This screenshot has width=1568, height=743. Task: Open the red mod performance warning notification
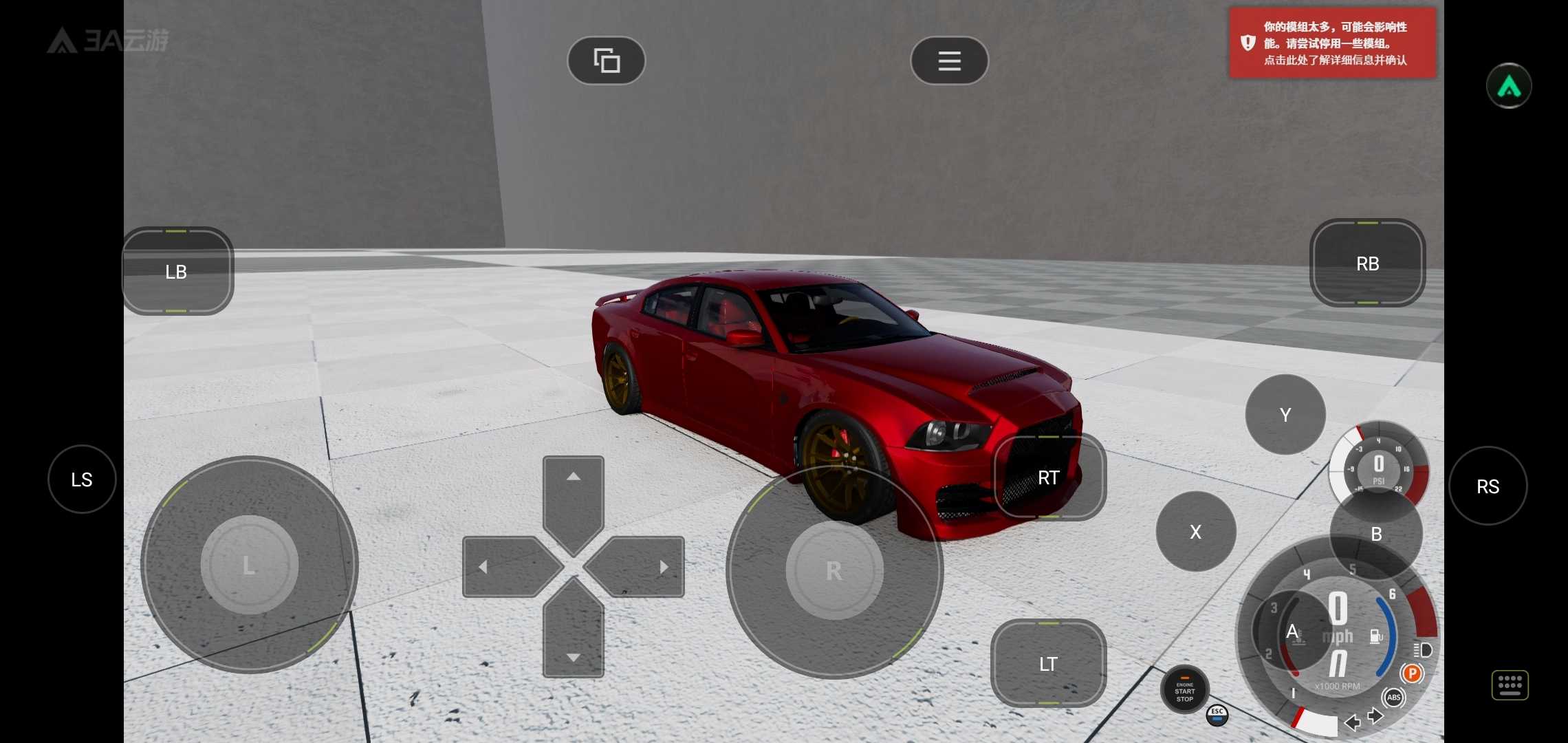click(x=1332, y=43)
